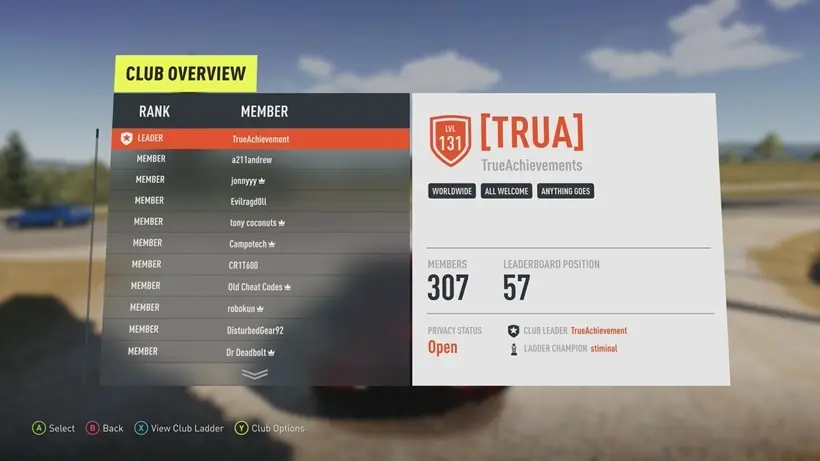Pick the Old Cheat Codes member
The height and width of the screenshot is (461, 820).
tap(258, 286)
